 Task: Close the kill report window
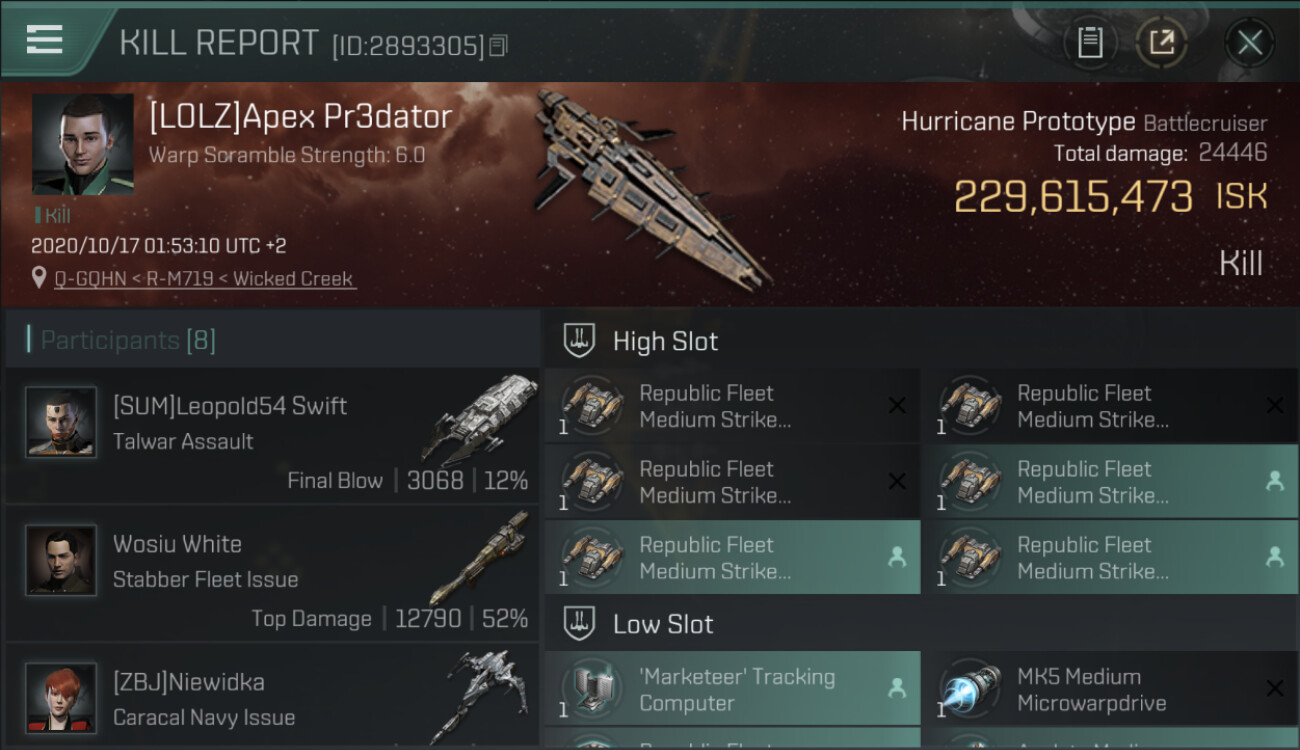pyautogui.click(x=1249, y=42)
